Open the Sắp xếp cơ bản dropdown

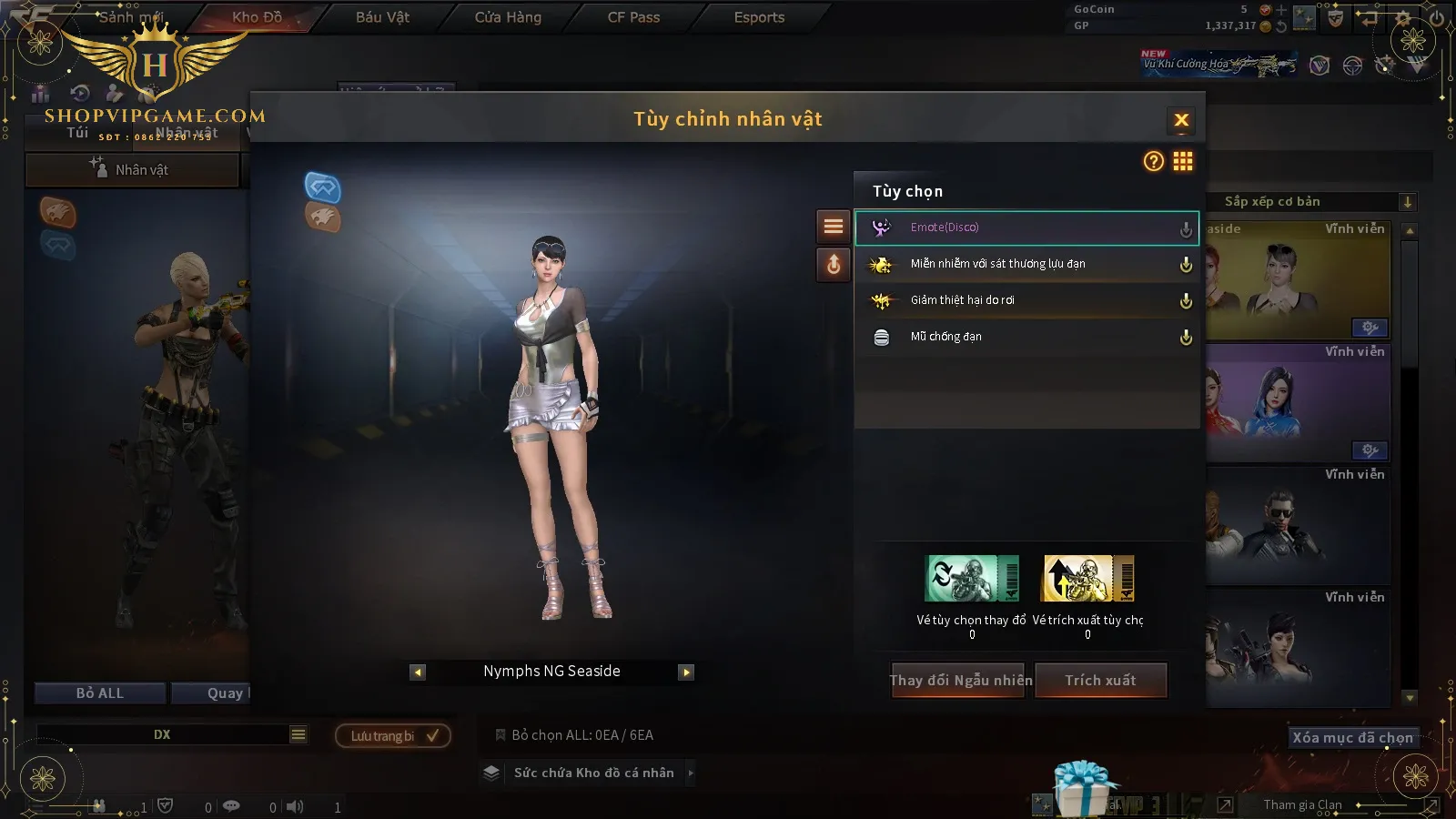[1310, 202]
